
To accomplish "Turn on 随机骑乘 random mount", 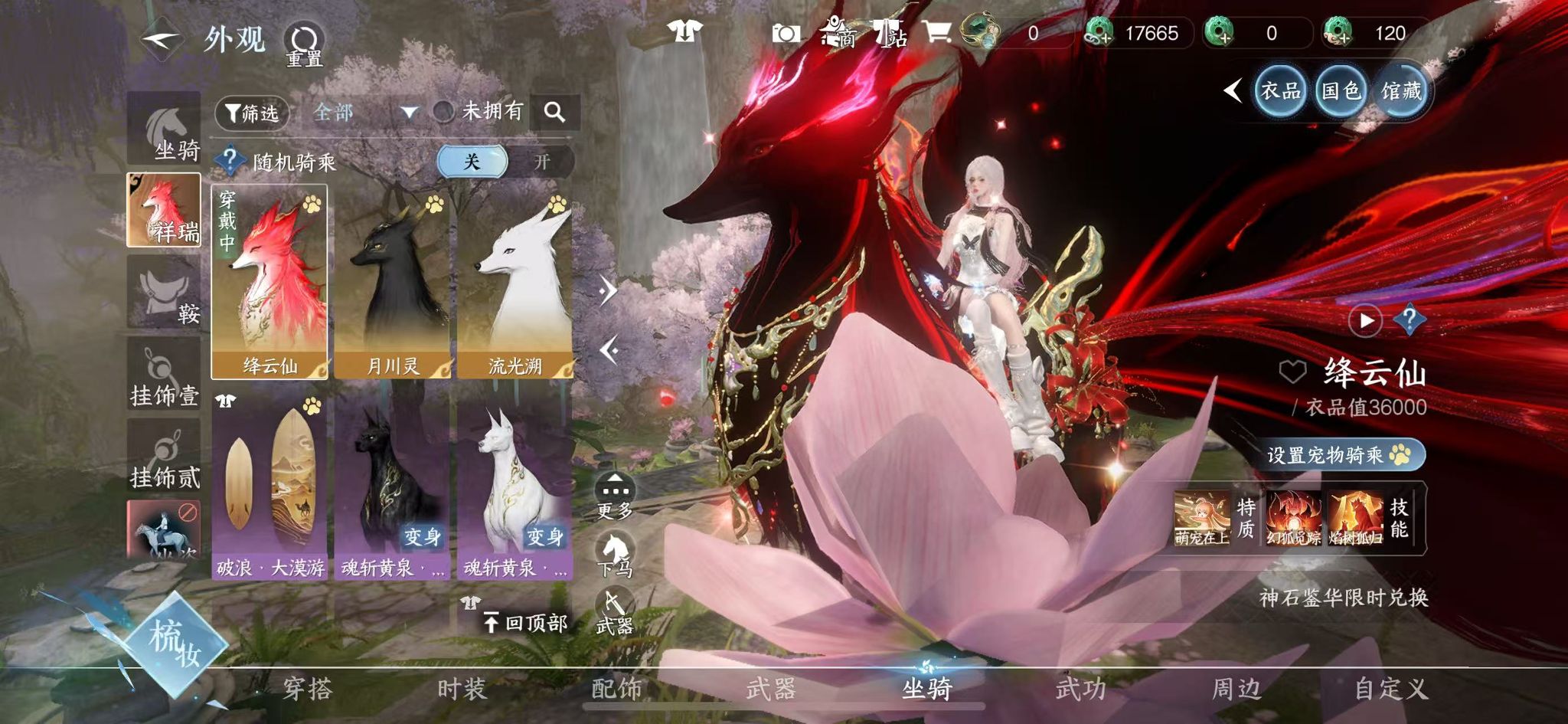I will 541,162.
